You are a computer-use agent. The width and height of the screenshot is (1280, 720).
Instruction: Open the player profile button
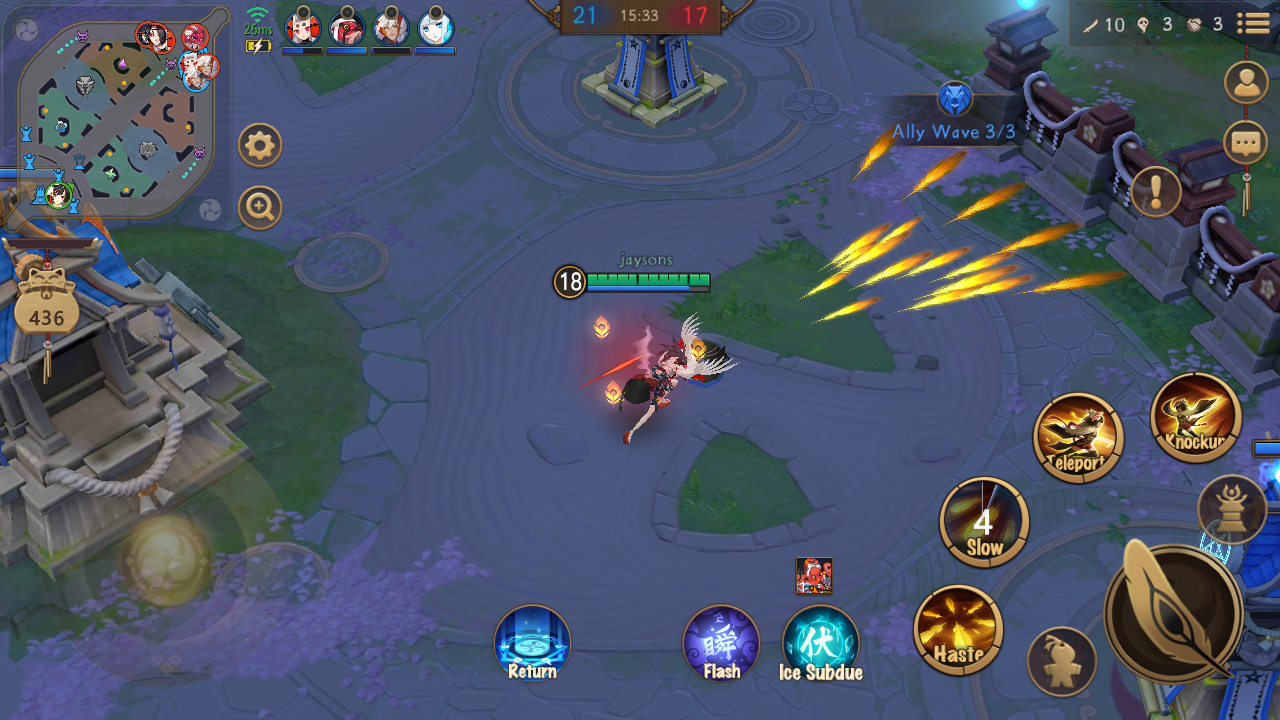[1246, 83]
